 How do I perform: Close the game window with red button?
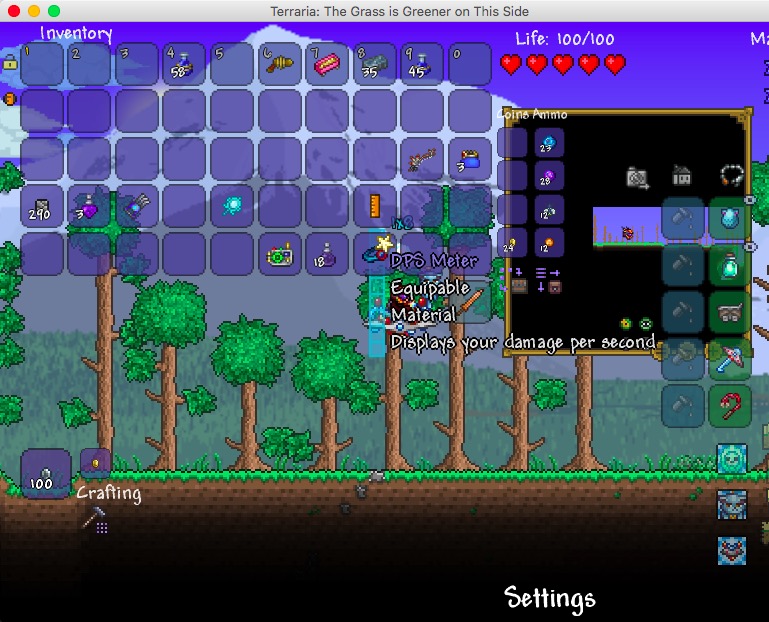[x=13, y=10]
